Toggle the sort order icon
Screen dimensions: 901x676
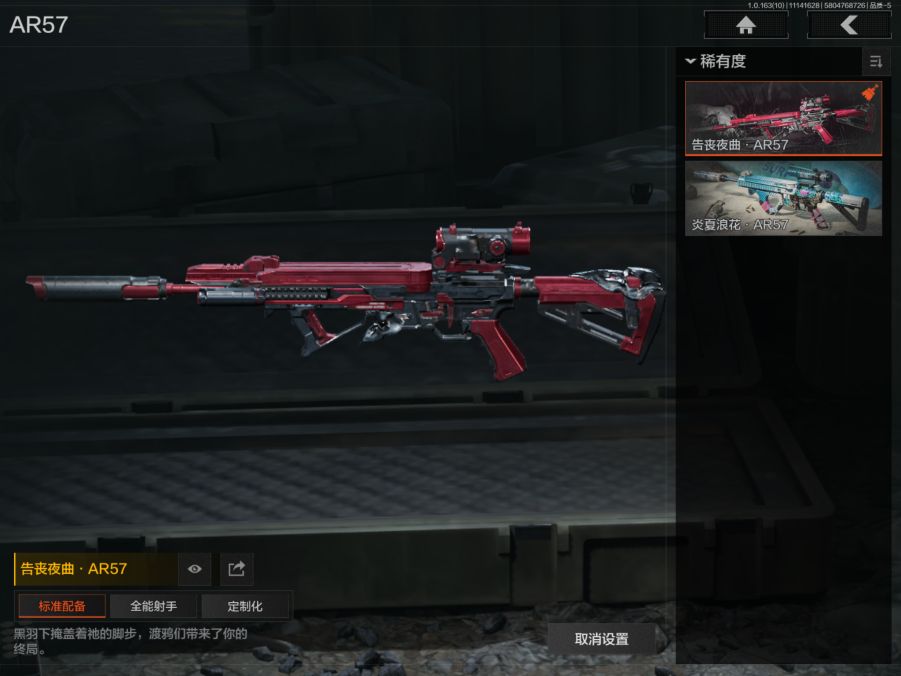(876, 62)
